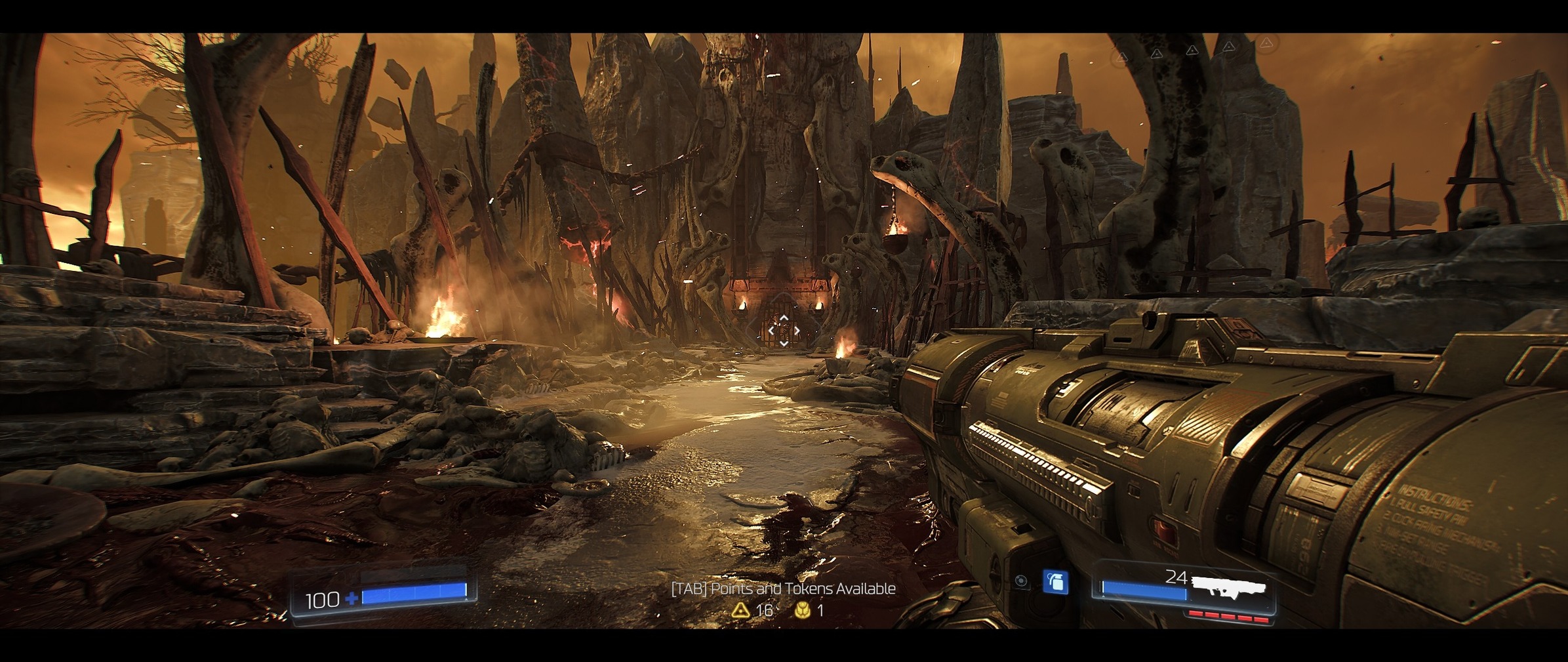The image size is (1568, 662).
Task: Select the frag grenade equipment icon
Action: pyautogui.click(x=1055, y=582)
